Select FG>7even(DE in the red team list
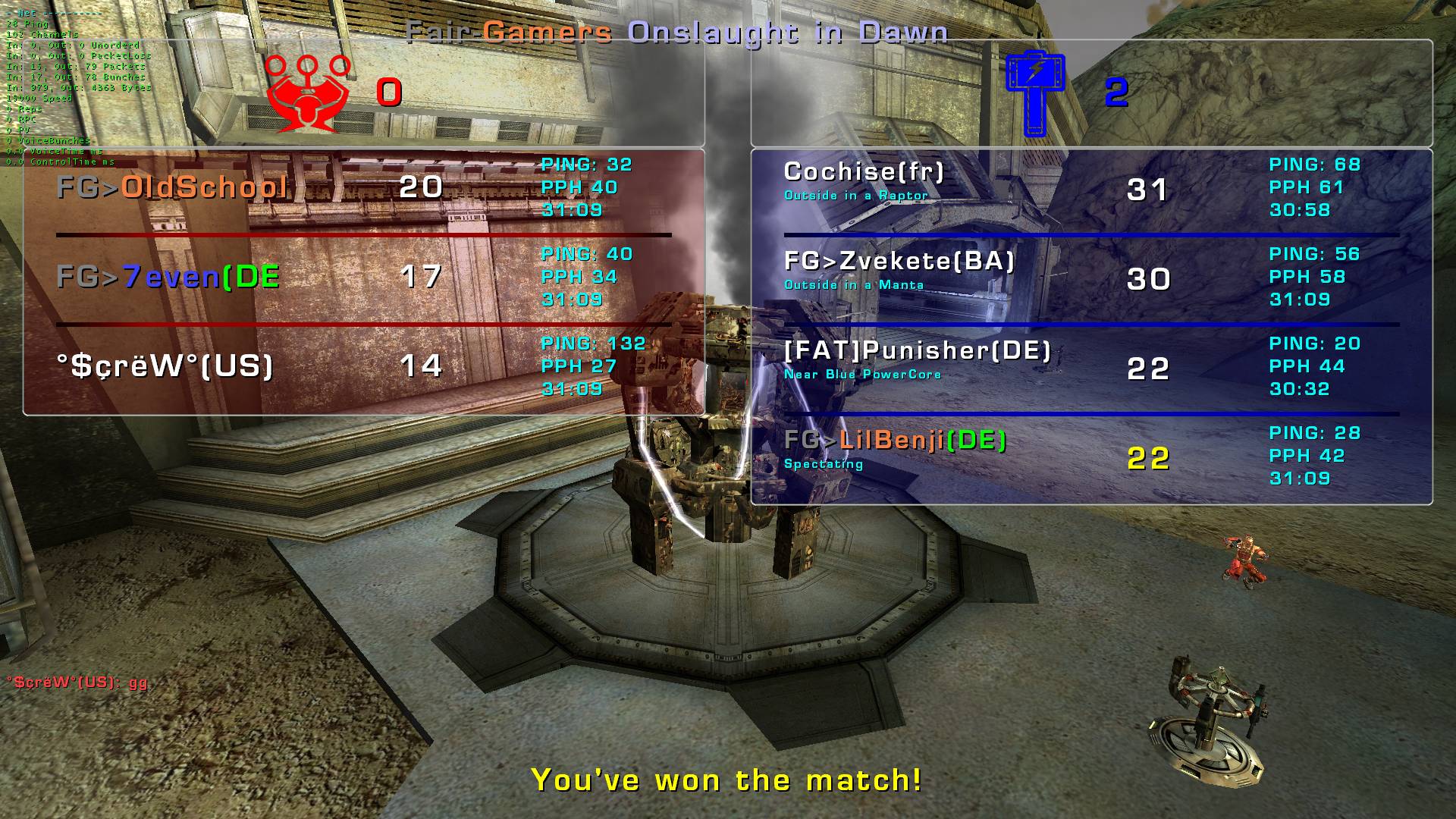1456x819 pixels. tap(168, 277)
